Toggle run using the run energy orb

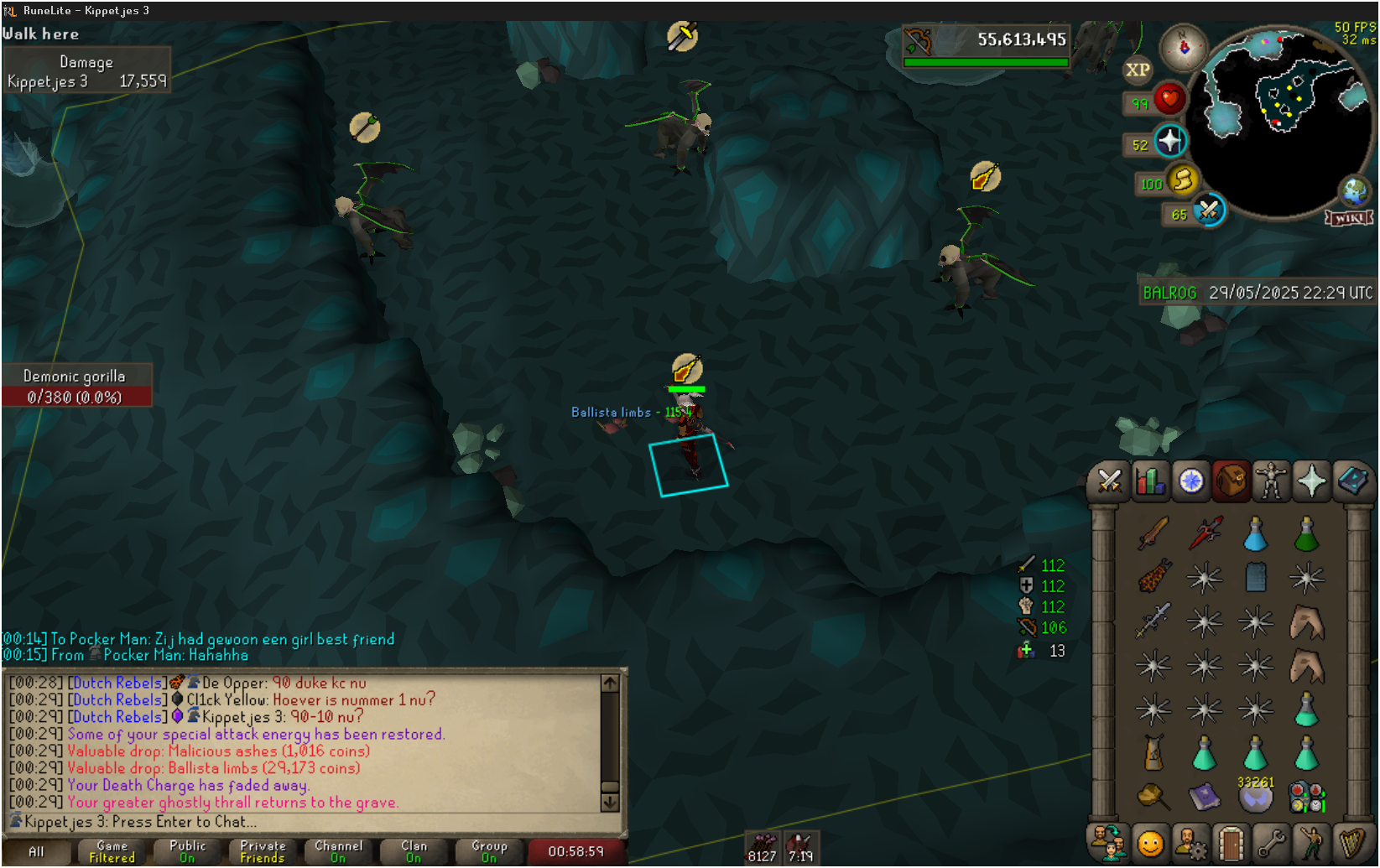coord(1182,180)
